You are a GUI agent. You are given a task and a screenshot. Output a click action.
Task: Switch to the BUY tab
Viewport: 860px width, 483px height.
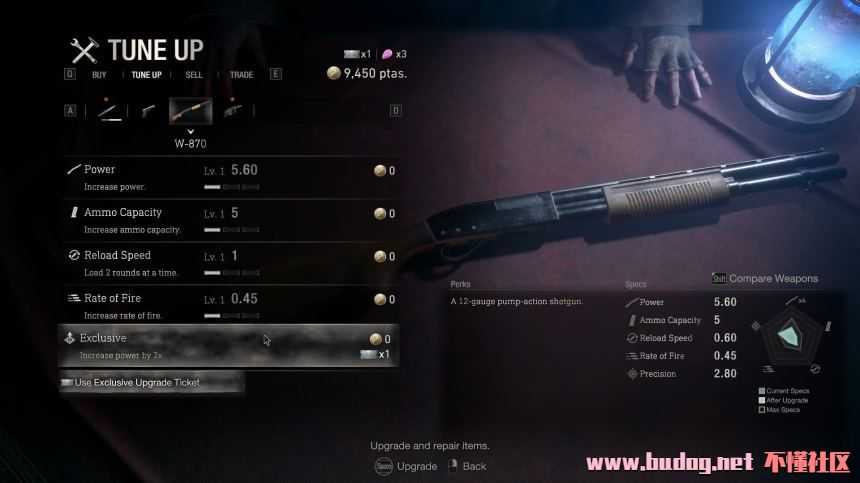click(x=99, y=74)
